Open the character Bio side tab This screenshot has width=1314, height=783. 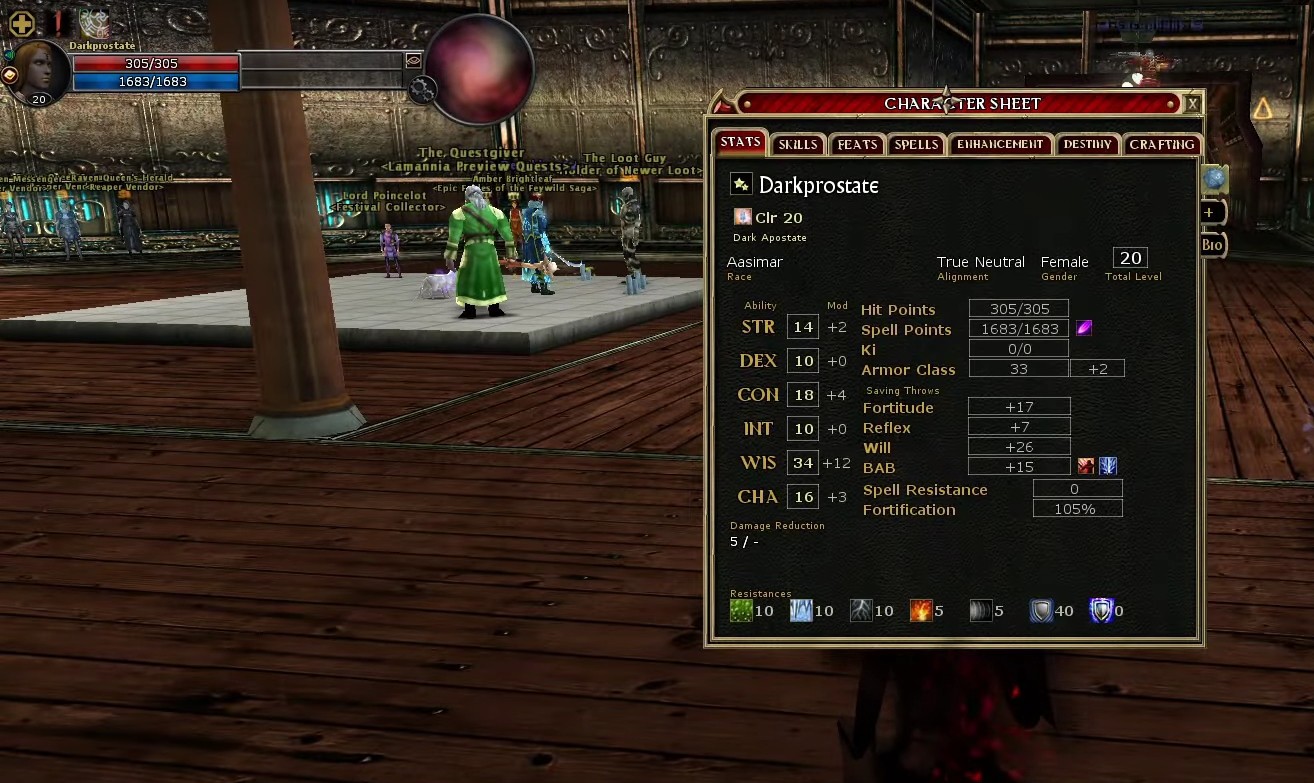pos(1212,245)
